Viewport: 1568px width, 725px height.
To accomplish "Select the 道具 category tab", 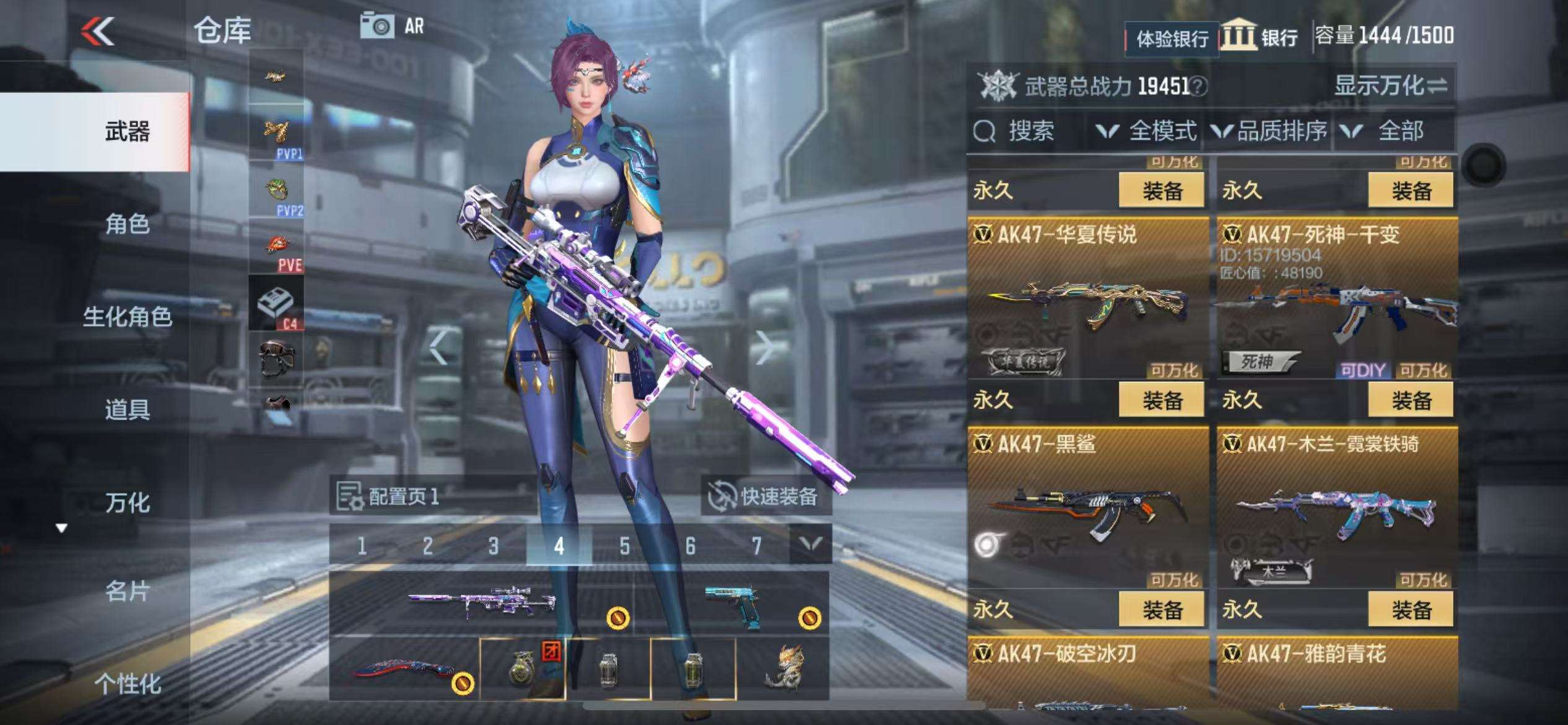I will coord(127,410).
